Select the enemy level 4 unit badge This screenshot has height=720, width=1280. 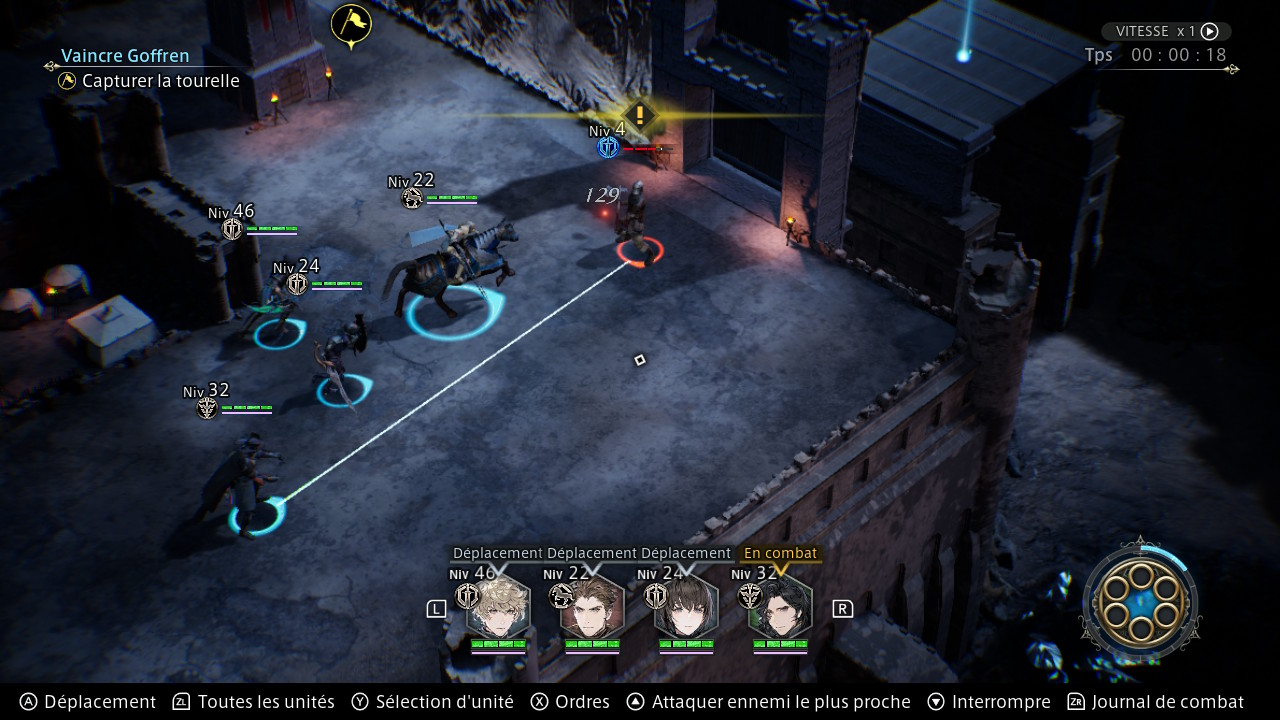click(607, 148)
